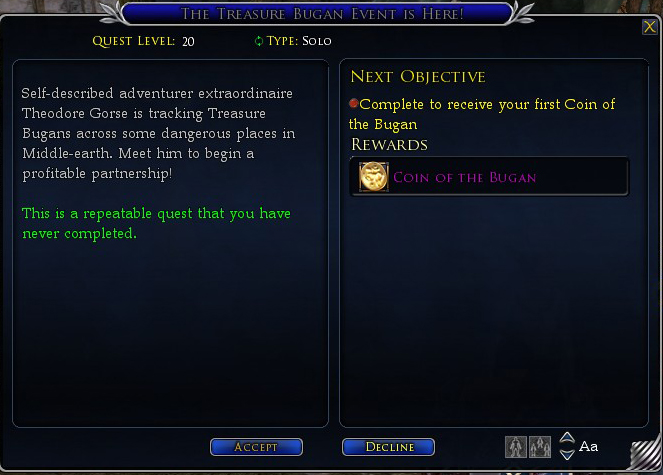Click the three-character group icon
This screenshot has width=663, height=475.
pos(540,446)
